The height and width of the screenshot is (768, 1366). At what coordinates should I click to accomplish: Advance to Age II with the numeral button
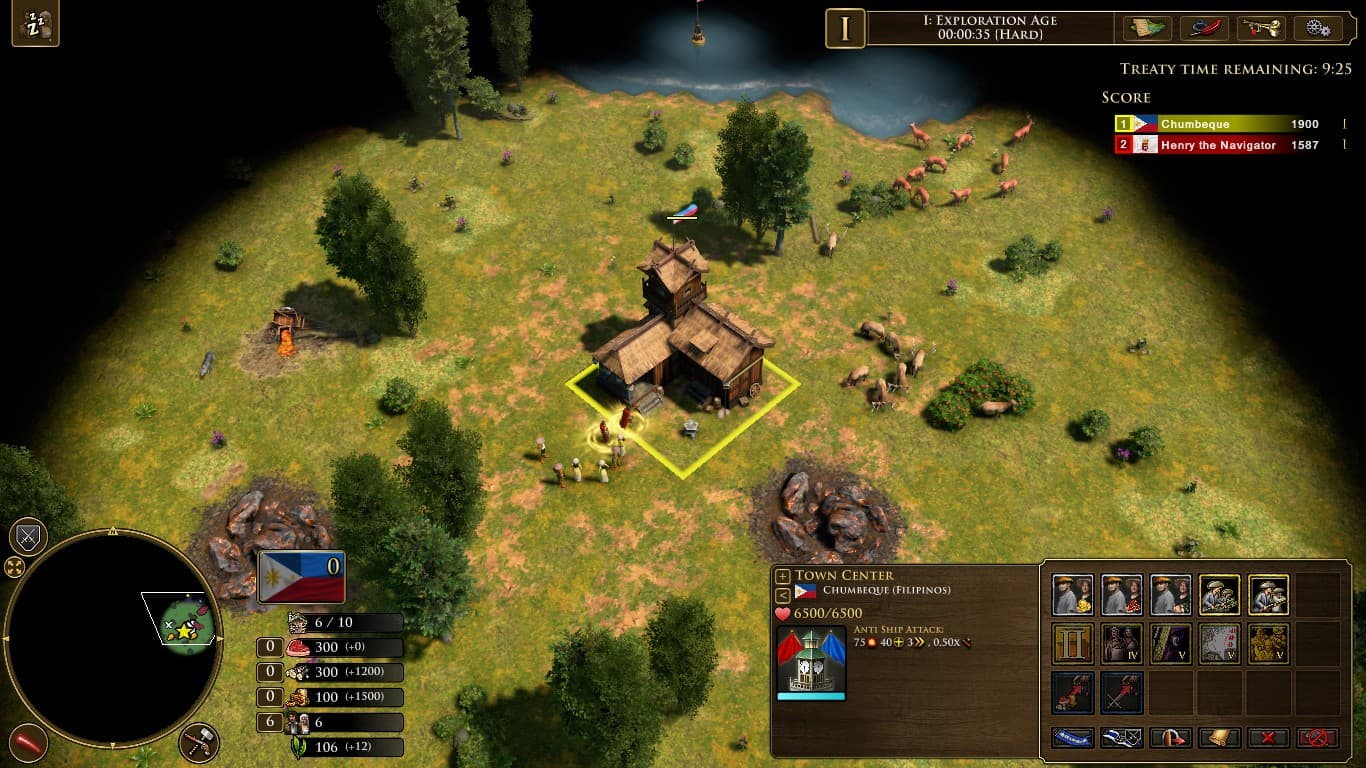[x=1072, y=644]
